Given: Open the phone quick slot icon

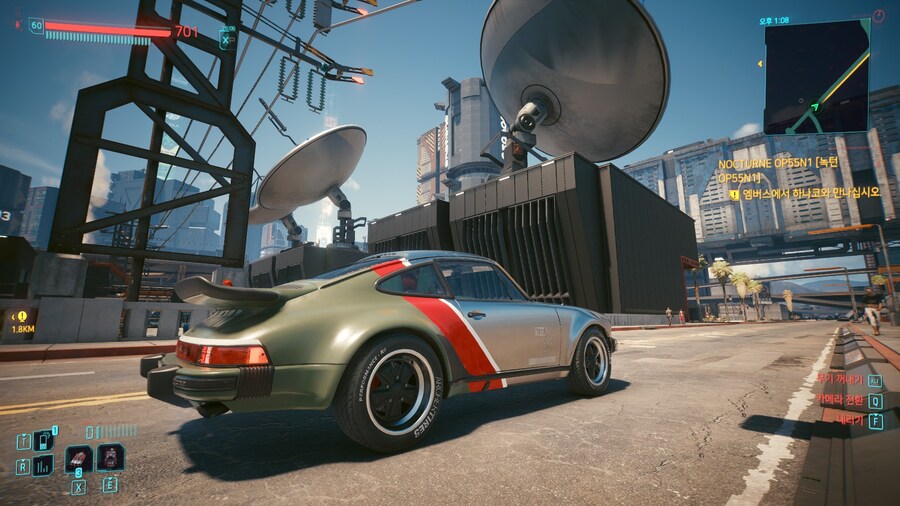Looking at the screenshot, I should (x=43, y=440).
